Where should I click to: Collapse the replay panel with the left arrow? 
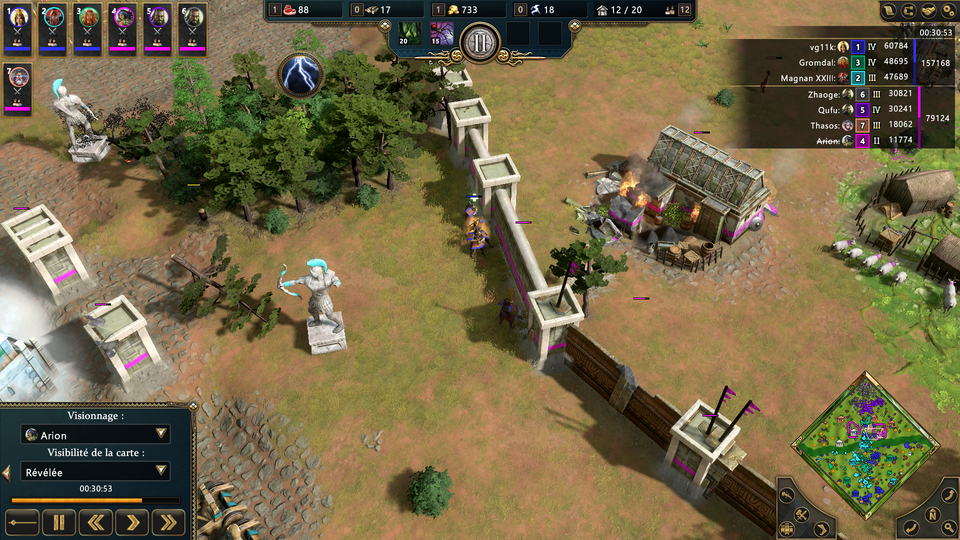[7, 472]
